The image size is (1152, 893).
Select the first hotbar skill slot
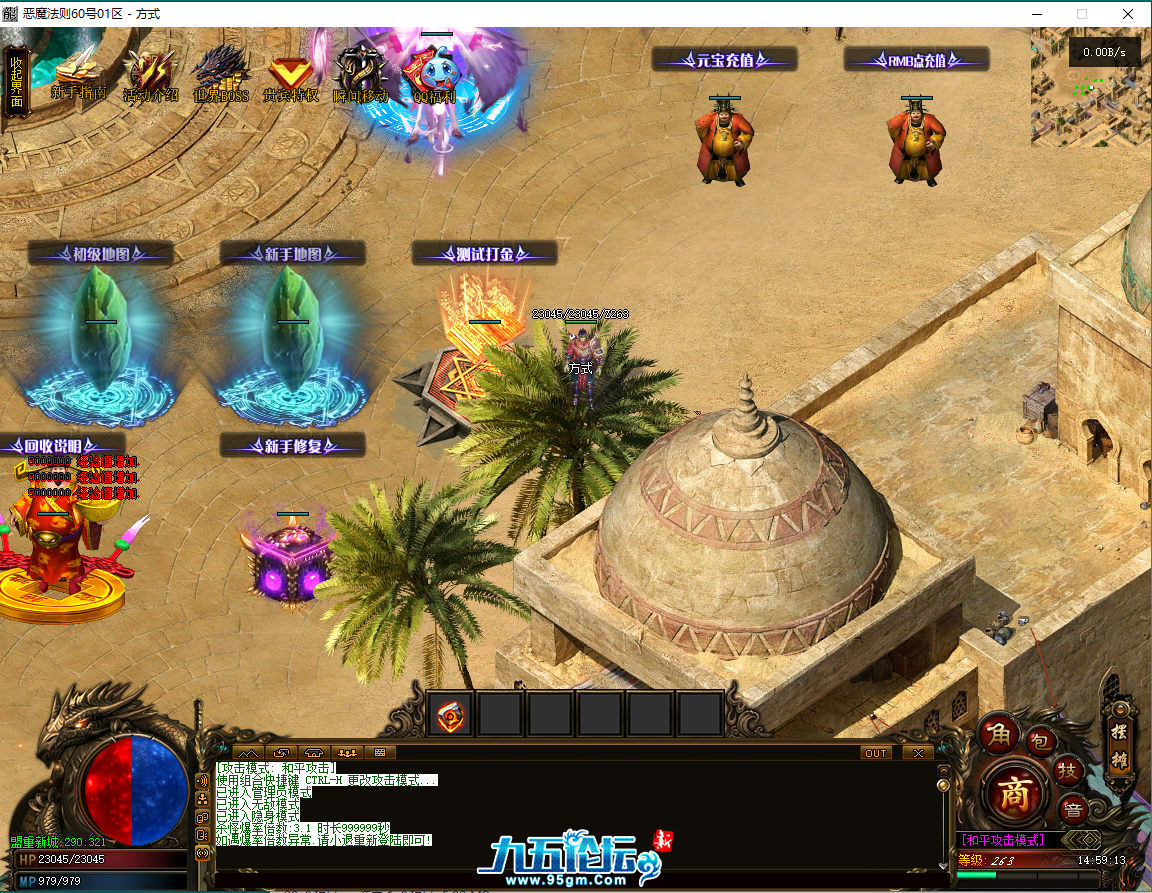click(x=451, y=714)
